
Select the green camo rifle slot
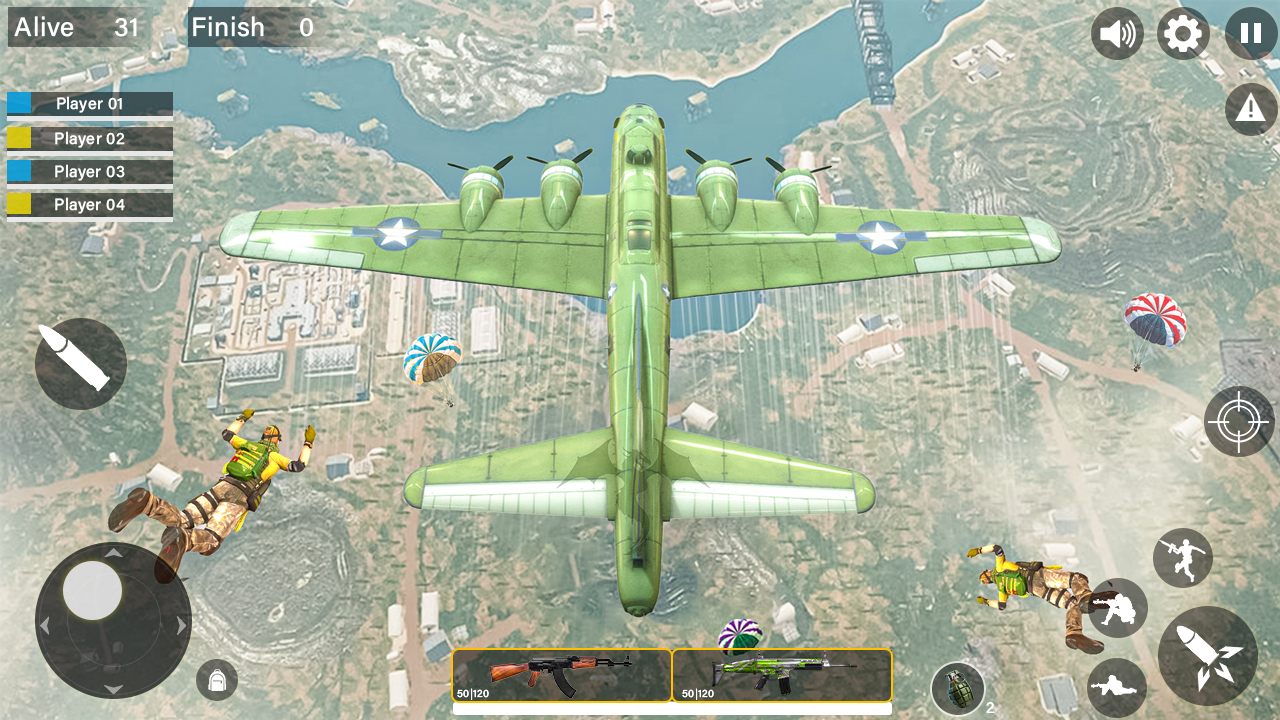coord(782,675)
